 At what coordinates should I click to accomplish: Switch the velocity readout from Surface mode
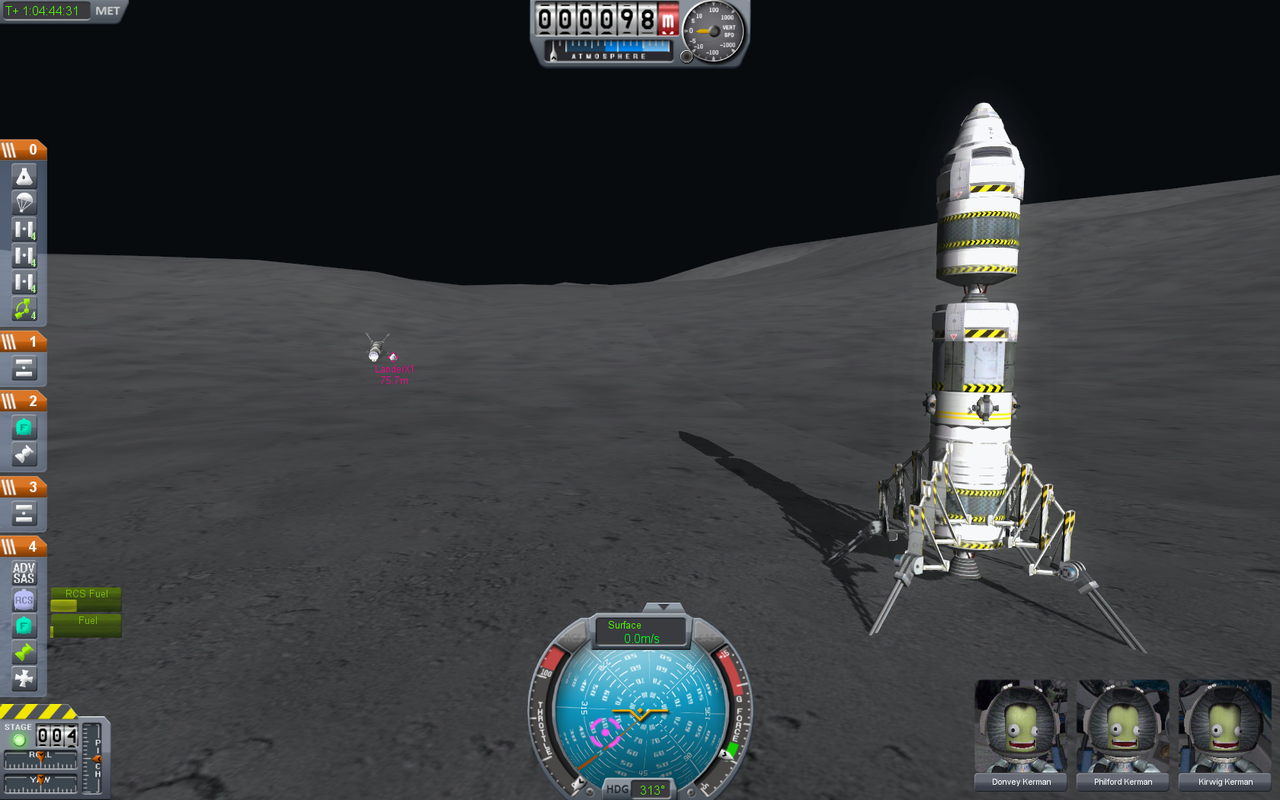(x=627, y=624)
